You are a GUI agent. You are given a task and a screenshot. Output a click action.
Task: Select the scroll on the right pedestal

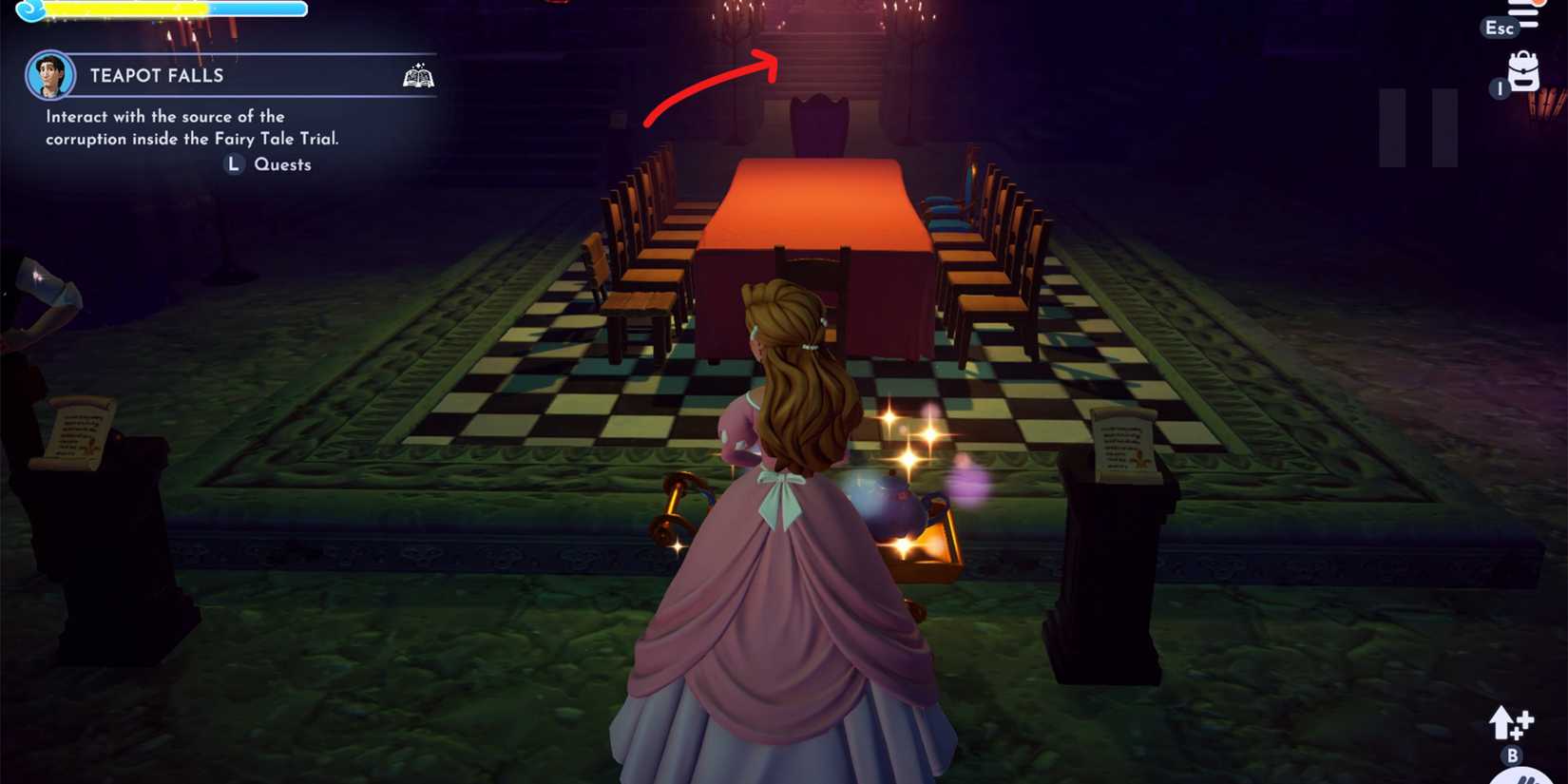pos(1123,443)
